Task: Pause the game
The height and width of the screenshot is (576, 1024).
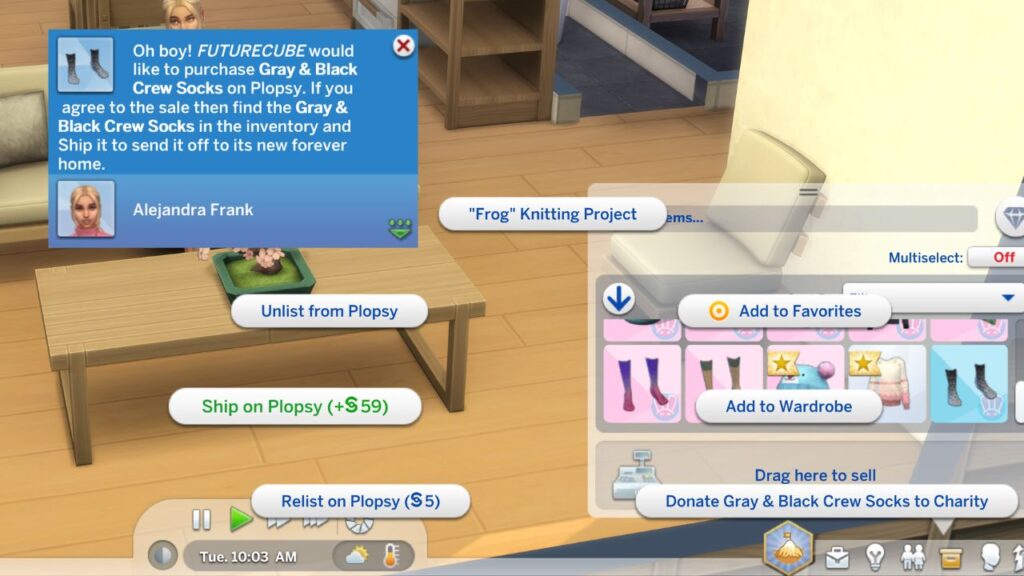Action: (x=202, y=520)
